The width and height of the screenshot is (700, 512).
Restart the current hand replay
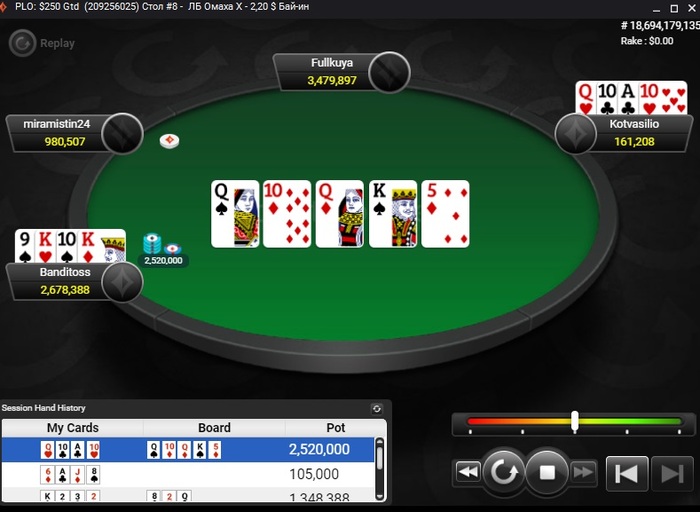point(505,472)
